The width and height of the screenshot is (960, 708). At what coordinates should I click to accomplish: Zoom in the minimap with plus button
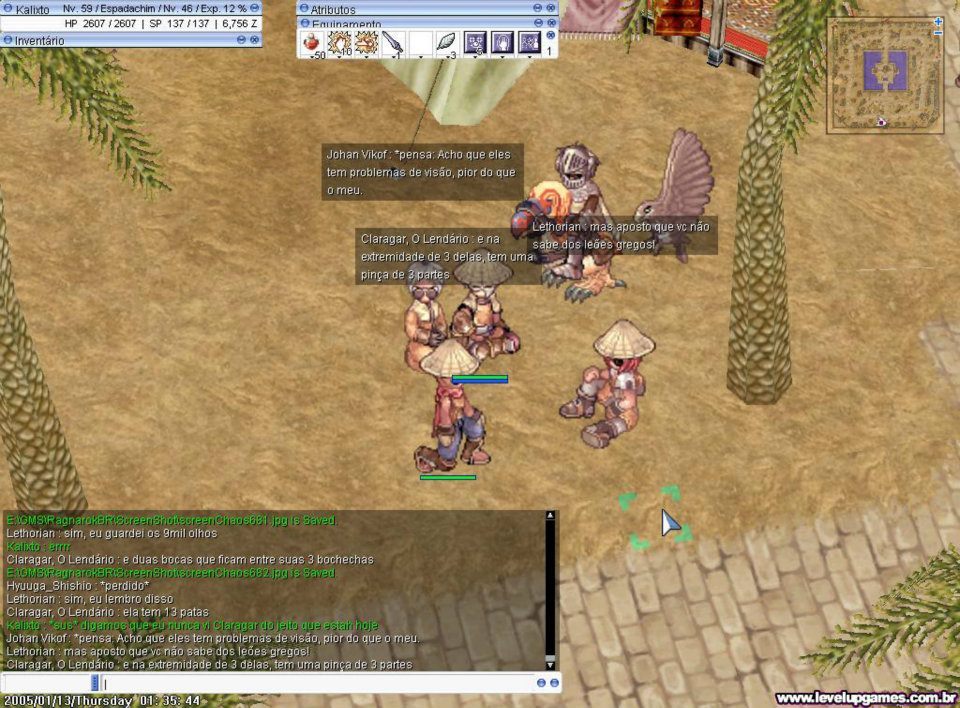(x=938, y=21)
